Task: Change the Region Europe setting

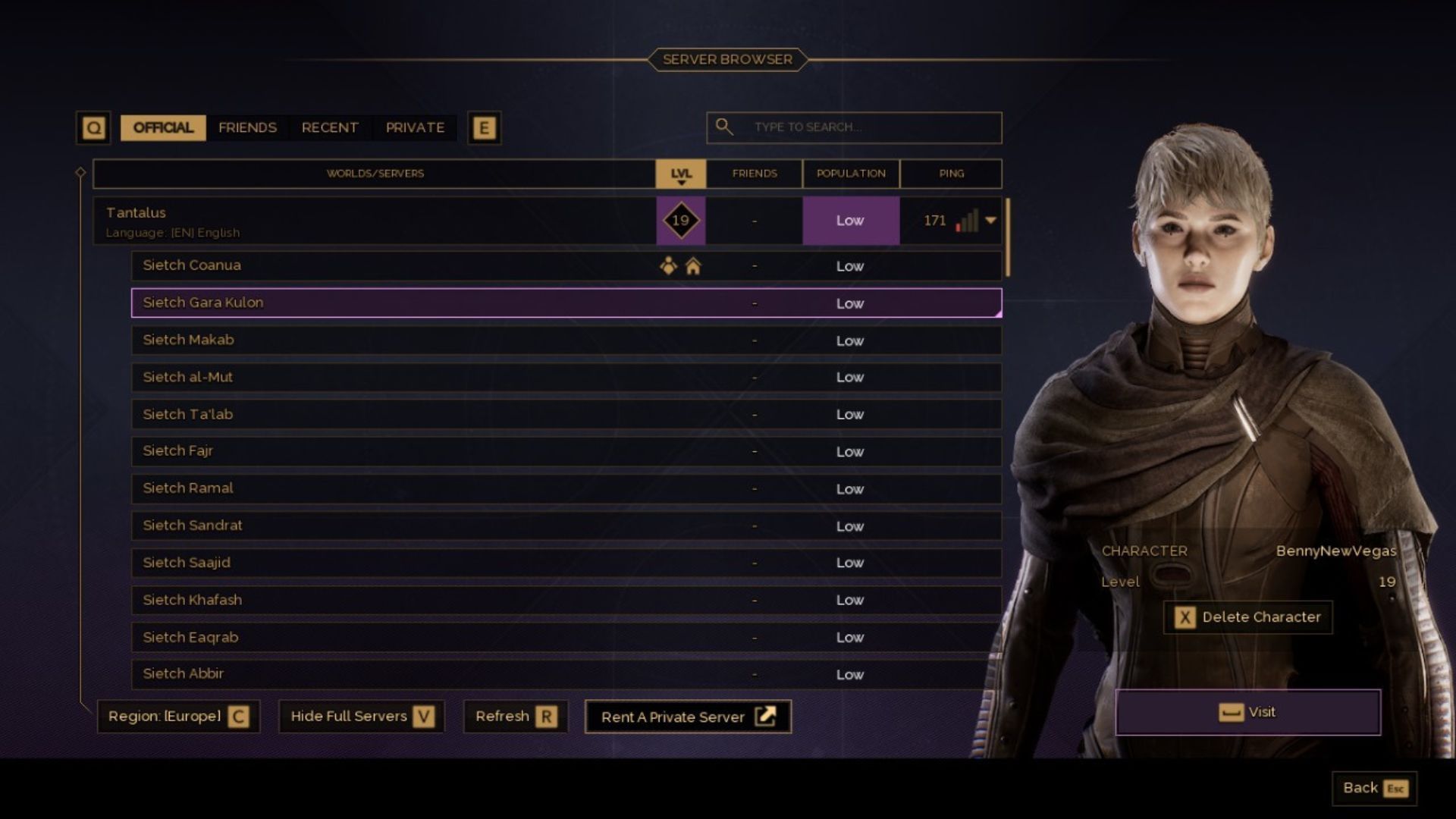Action: pos(178,717)
